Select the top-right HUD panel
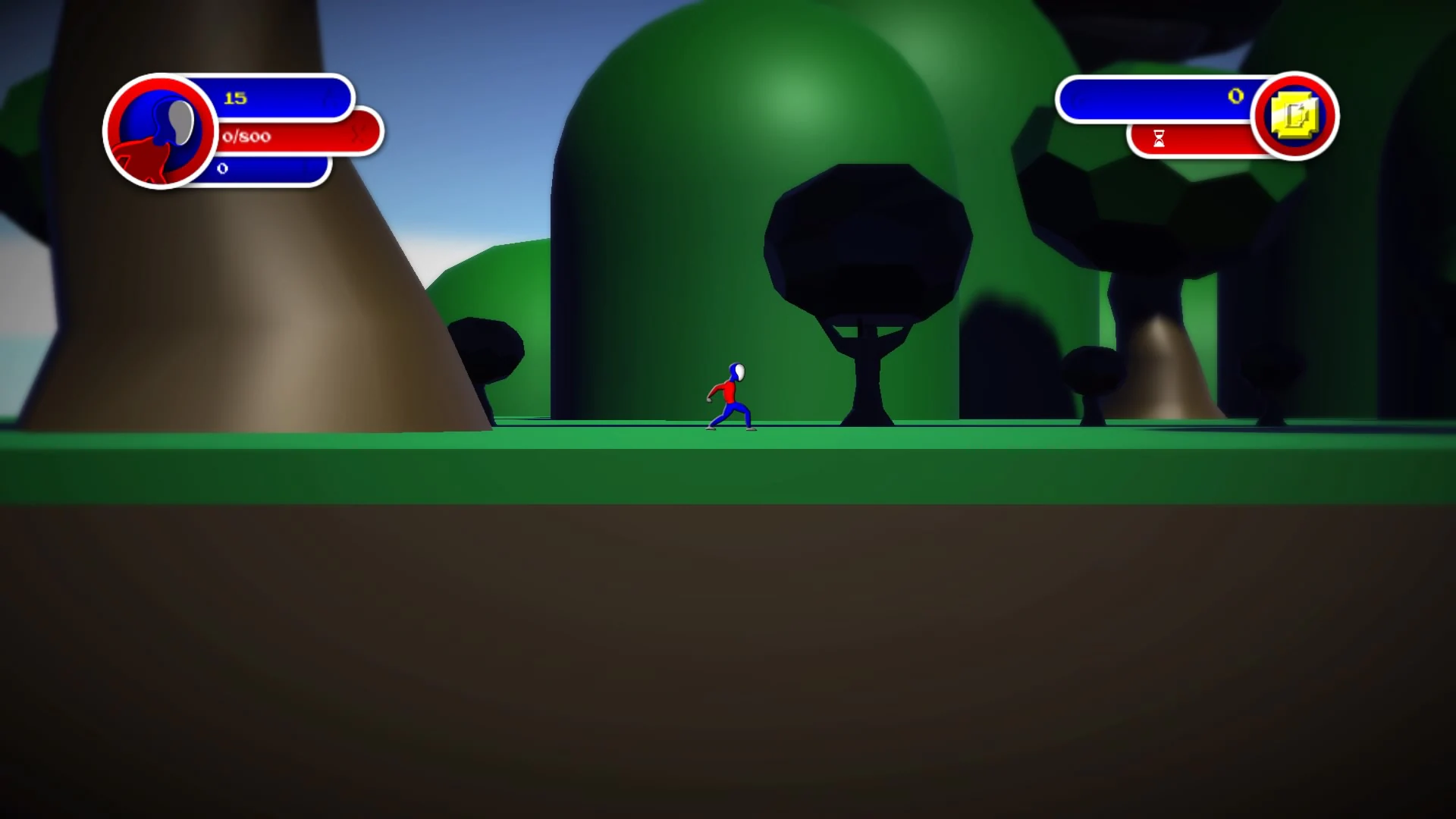 coord(1191,114)
